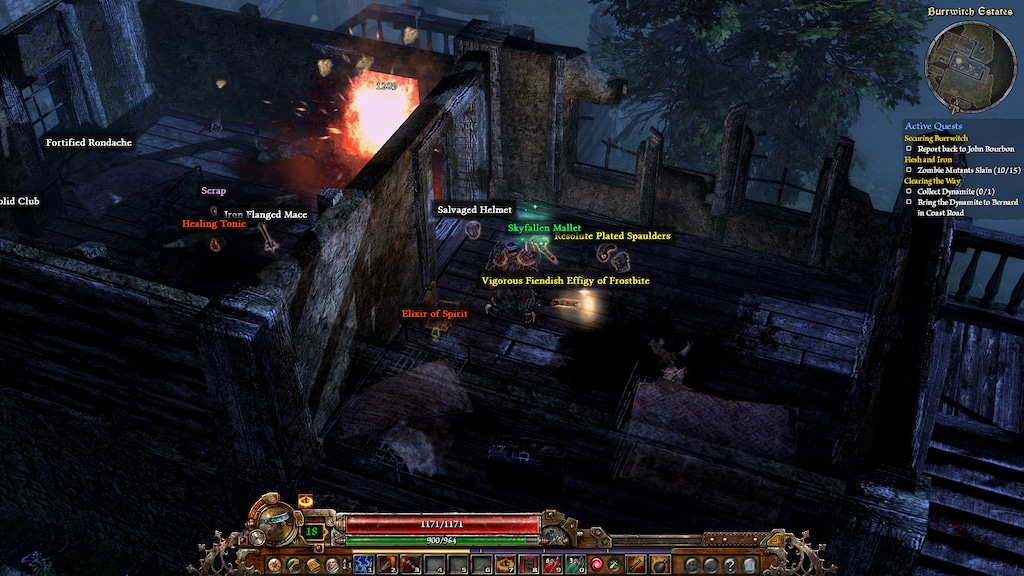Activate the skill in hotbar slot 2
The image size is (1024, 576).
click(x=386, y=565)
